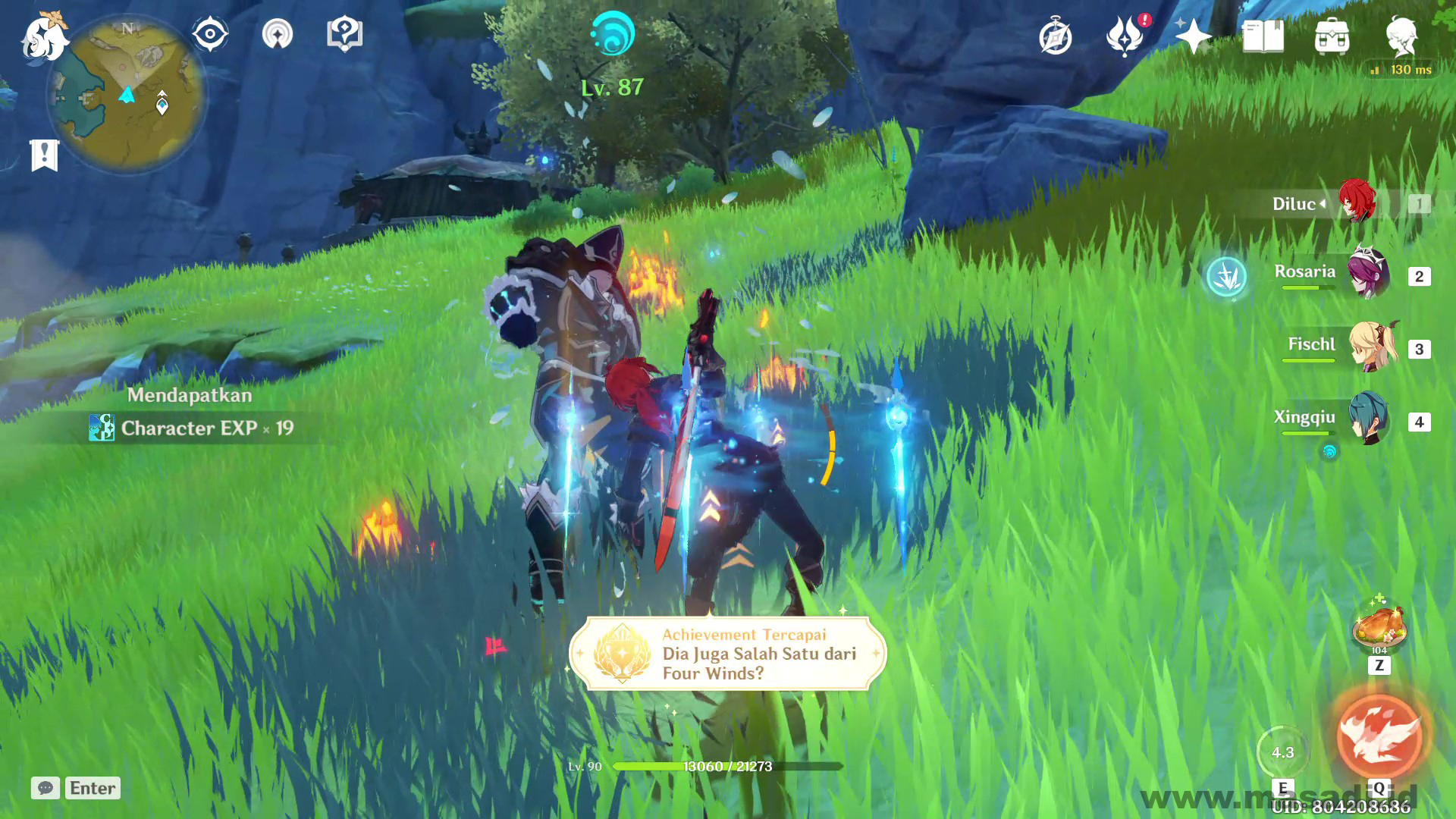Open the Archive book
Screen dimensions: 1456x819
click(1262, 34)
